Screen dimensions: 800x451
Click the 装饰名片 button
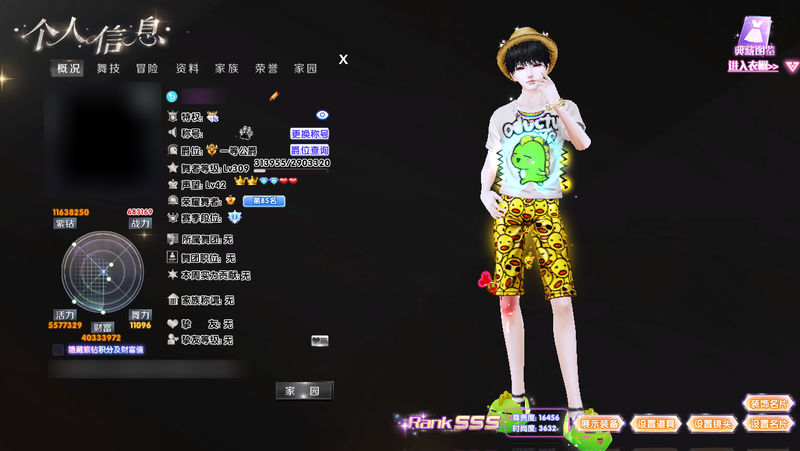coord(768,404)
